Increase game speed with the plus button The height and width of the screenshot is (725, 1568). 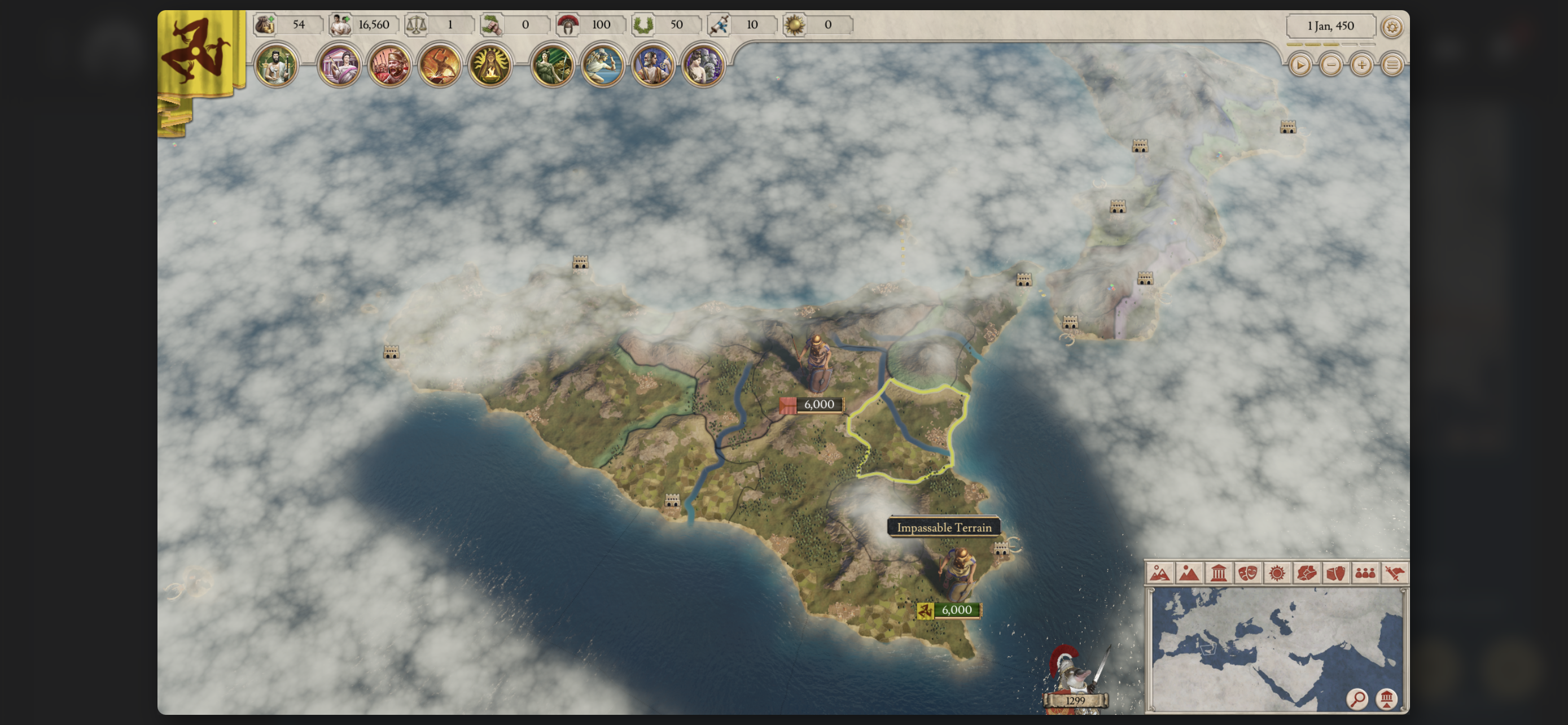(x=1361, y=65)
